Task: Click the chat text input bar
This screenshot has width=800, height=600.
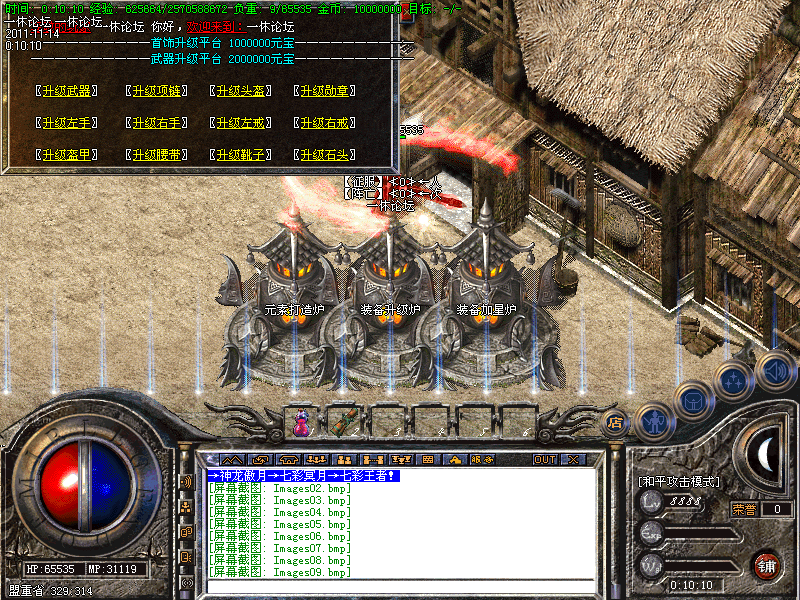Action: click(400, 586)
